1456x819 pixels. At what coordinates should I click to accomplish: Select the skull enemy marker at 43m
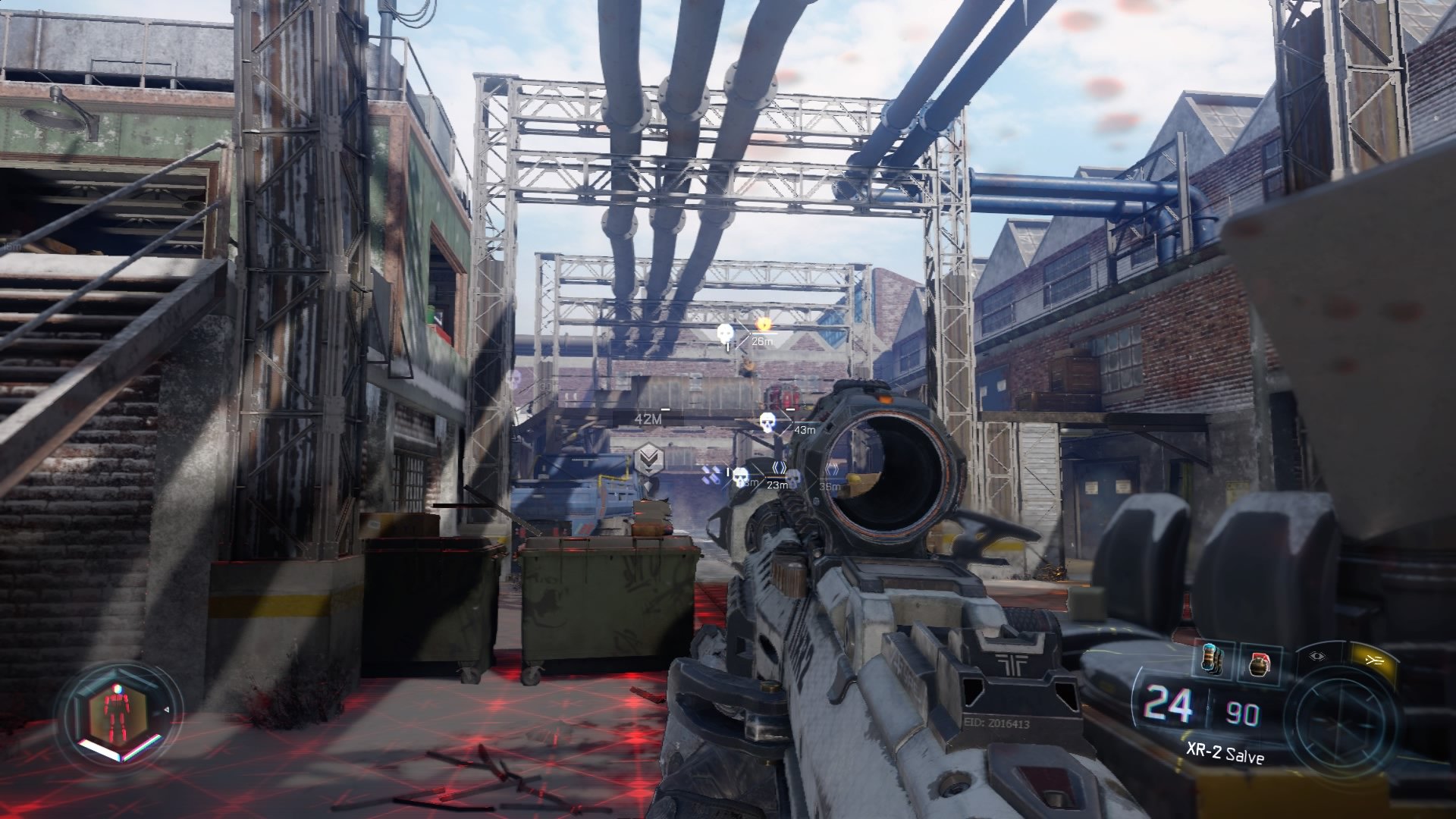(767, 422)
